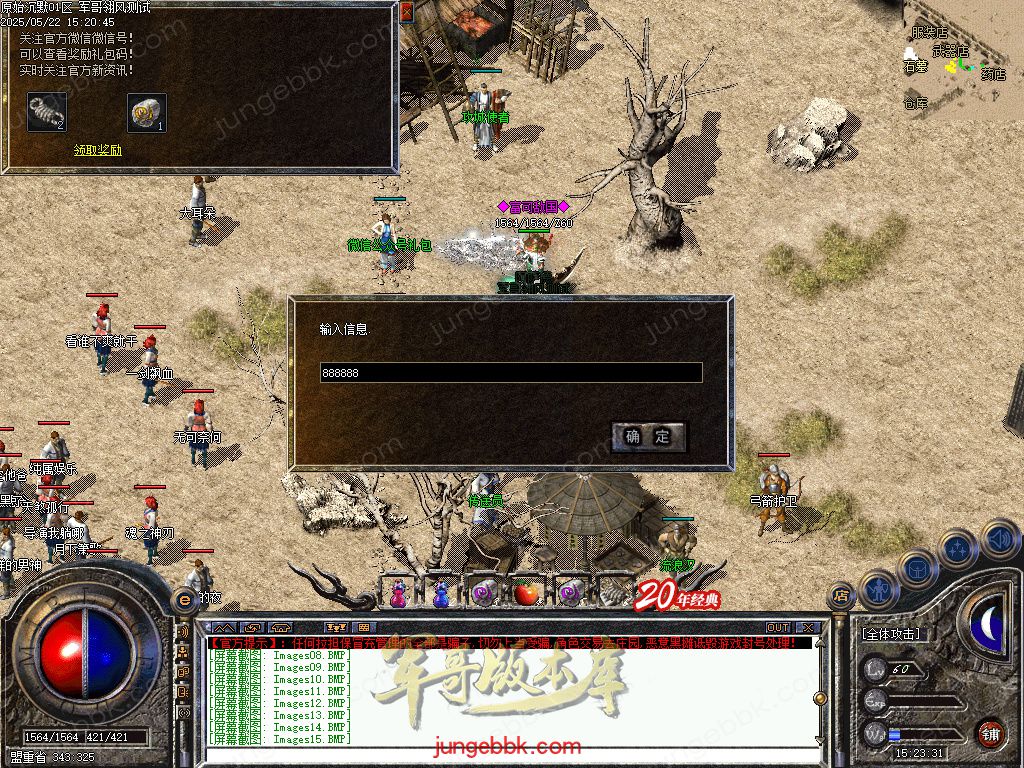
Task: Click the round e button near chat
Action: pos(184,600)
